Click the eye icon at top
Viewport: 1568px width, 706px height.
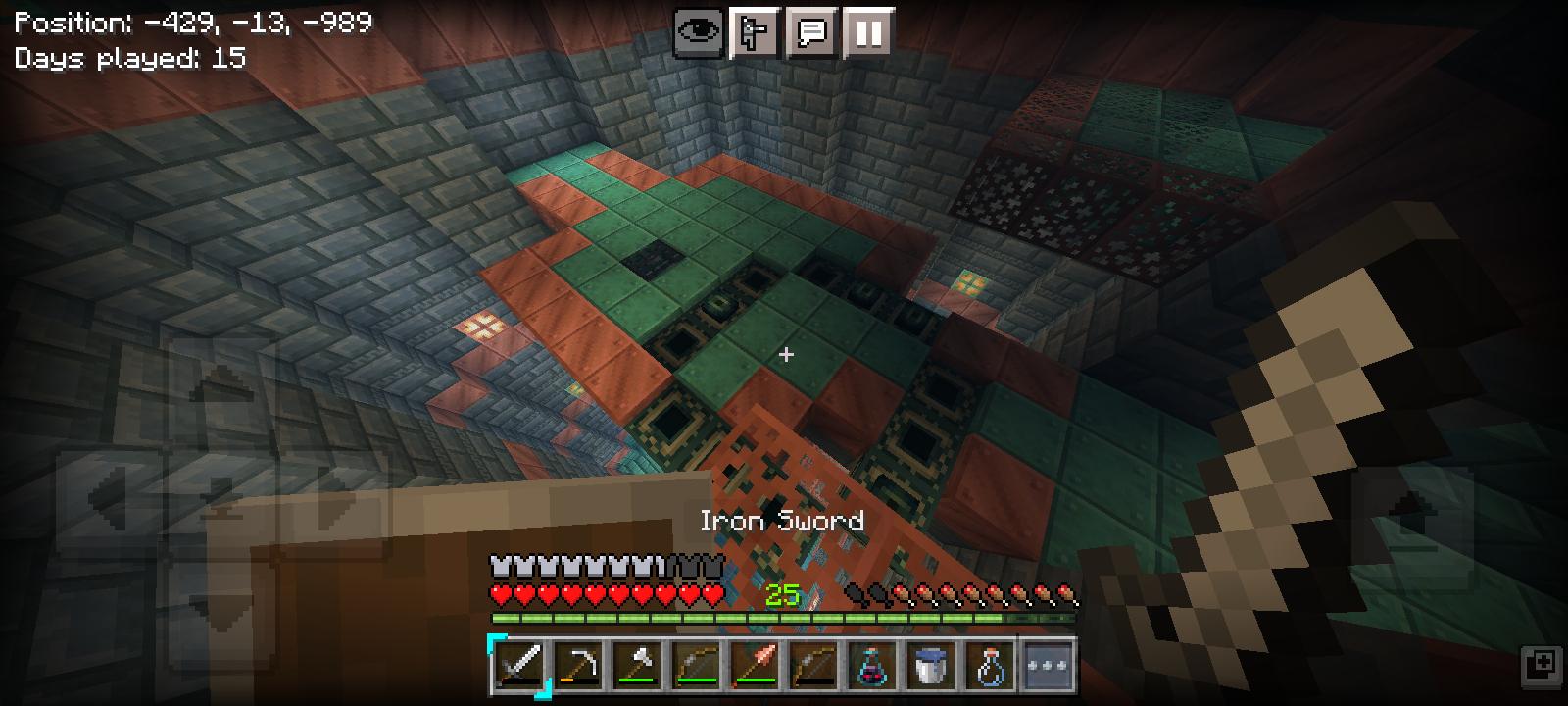(x=699, y=34)
